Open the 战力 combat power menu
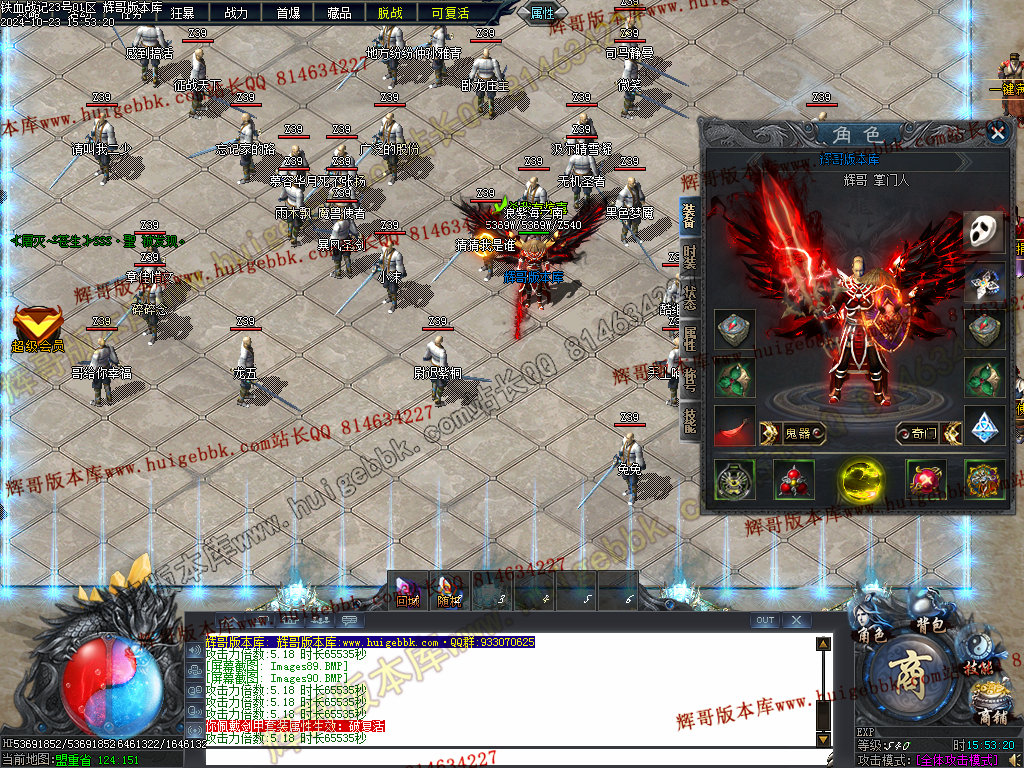This screenshot has width=1024, height=768. 236,13
